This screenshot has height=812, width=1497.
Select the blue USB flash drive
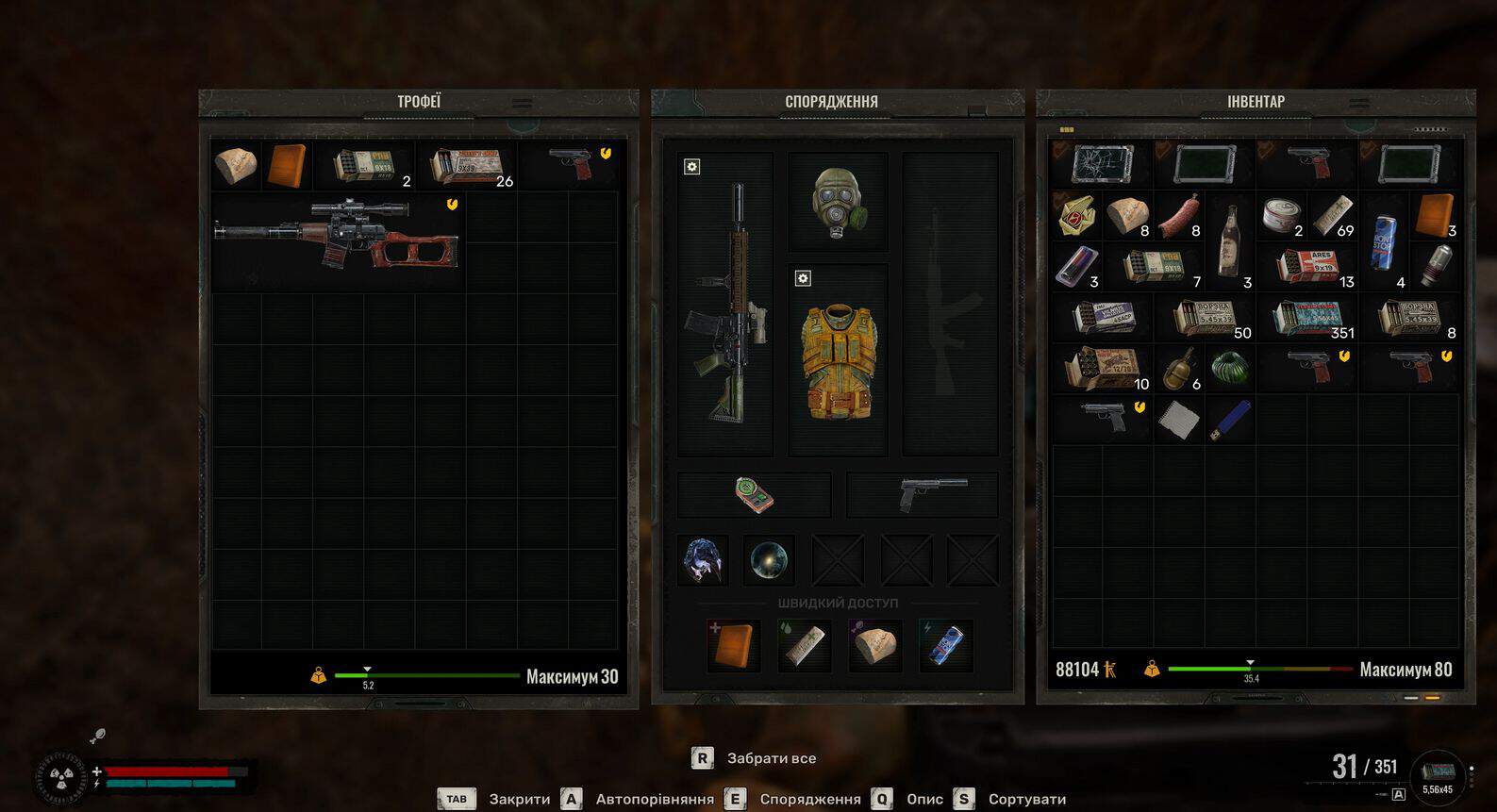point(1230,420)
